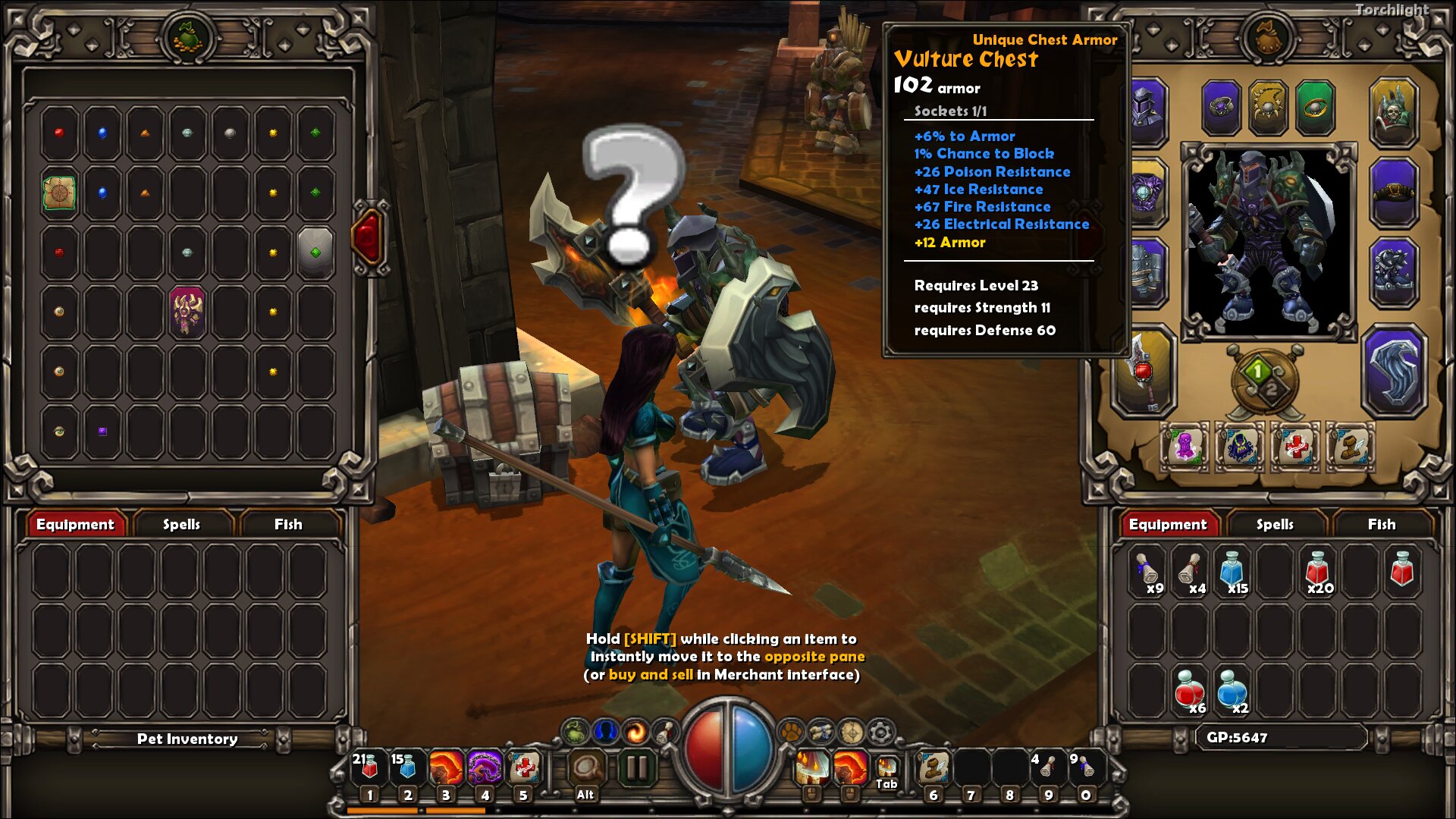
Task: Switch to weapon set 2
Action: click(x=1272, y=390)
